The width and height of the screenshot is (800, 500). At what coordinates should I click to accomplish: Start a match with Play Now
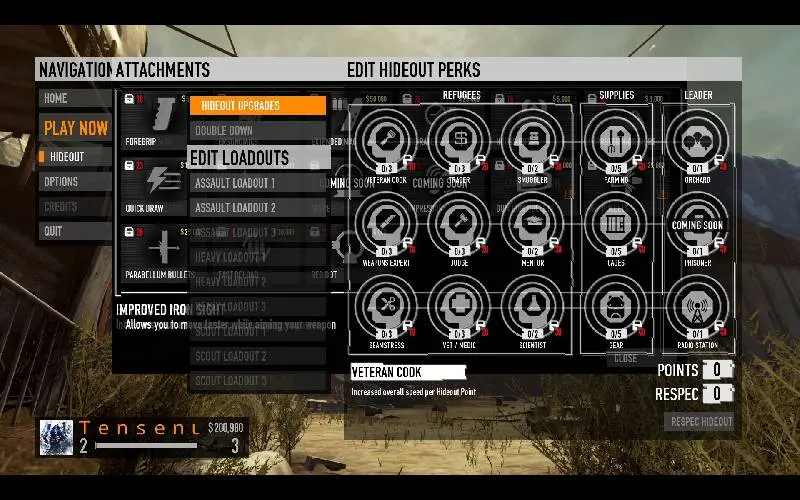(75, 128)
